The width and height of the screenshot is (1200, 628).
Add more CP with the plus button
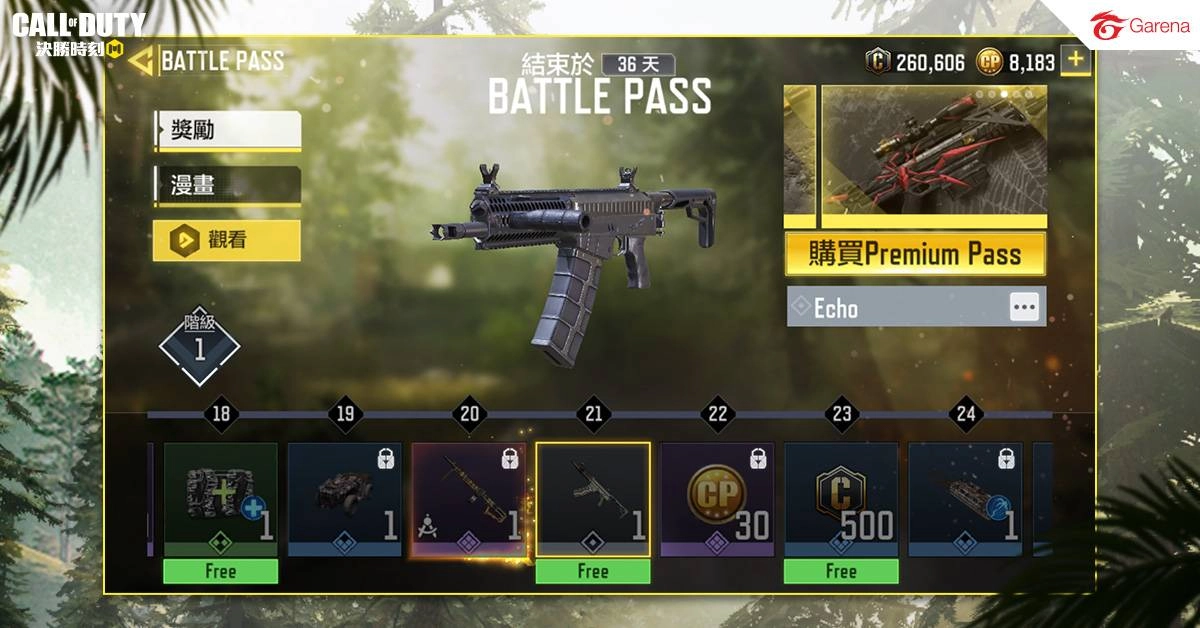point(1075,60)
